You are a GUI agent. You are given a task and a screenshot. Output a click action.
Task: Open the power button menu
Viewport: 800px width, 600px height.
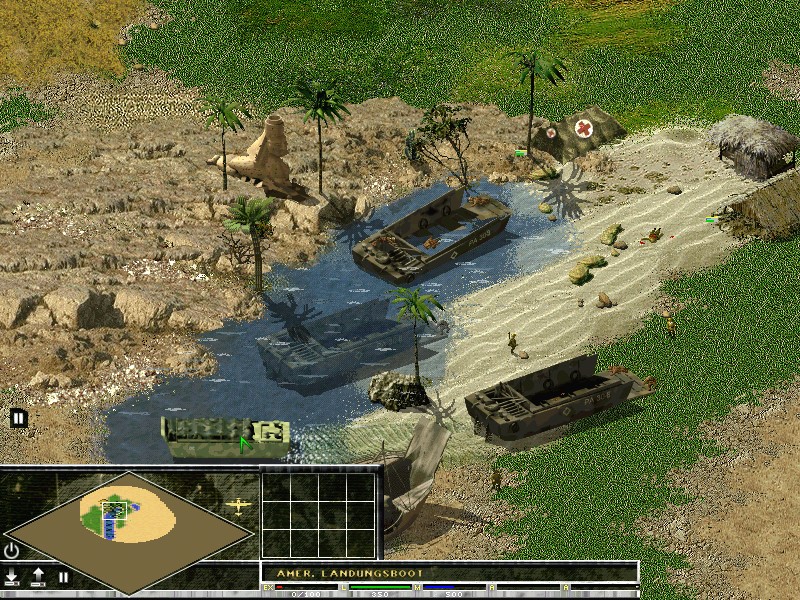pyautogui.click(x=12, y=550)
